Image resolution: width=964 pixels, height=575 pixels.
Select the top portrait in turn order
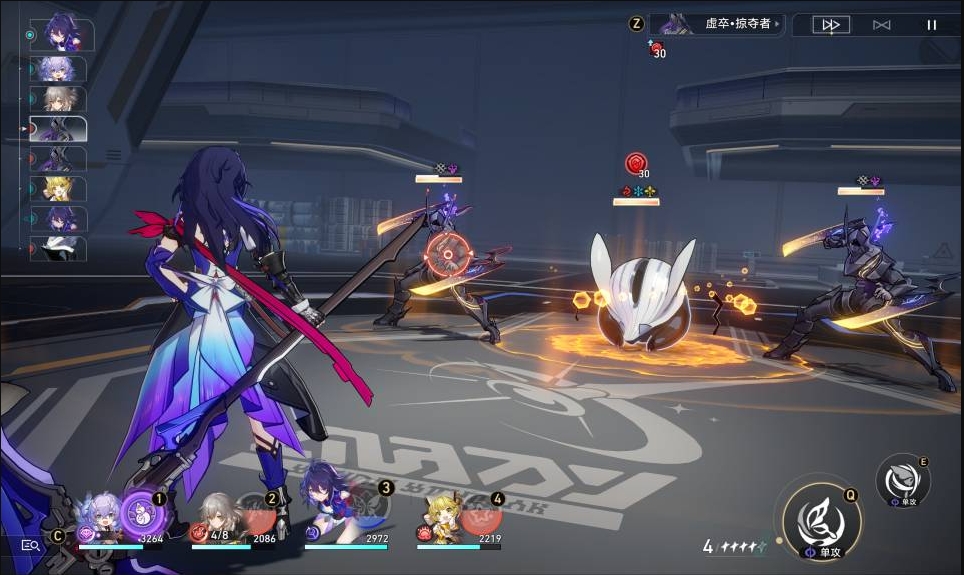pos(62,35)
